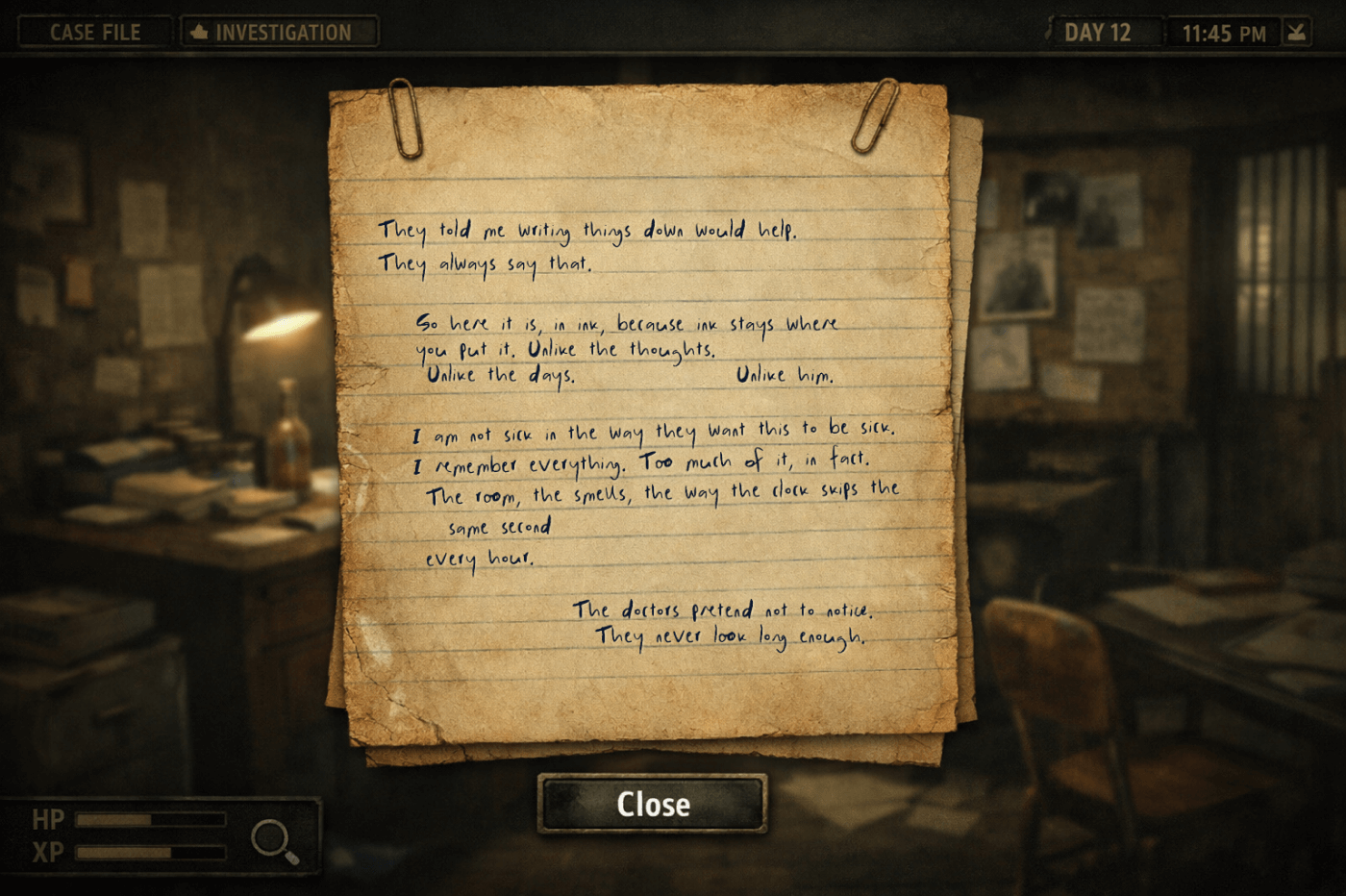Switch to the Investigation tab
The image size is (1346, 896).
point(279,32)
